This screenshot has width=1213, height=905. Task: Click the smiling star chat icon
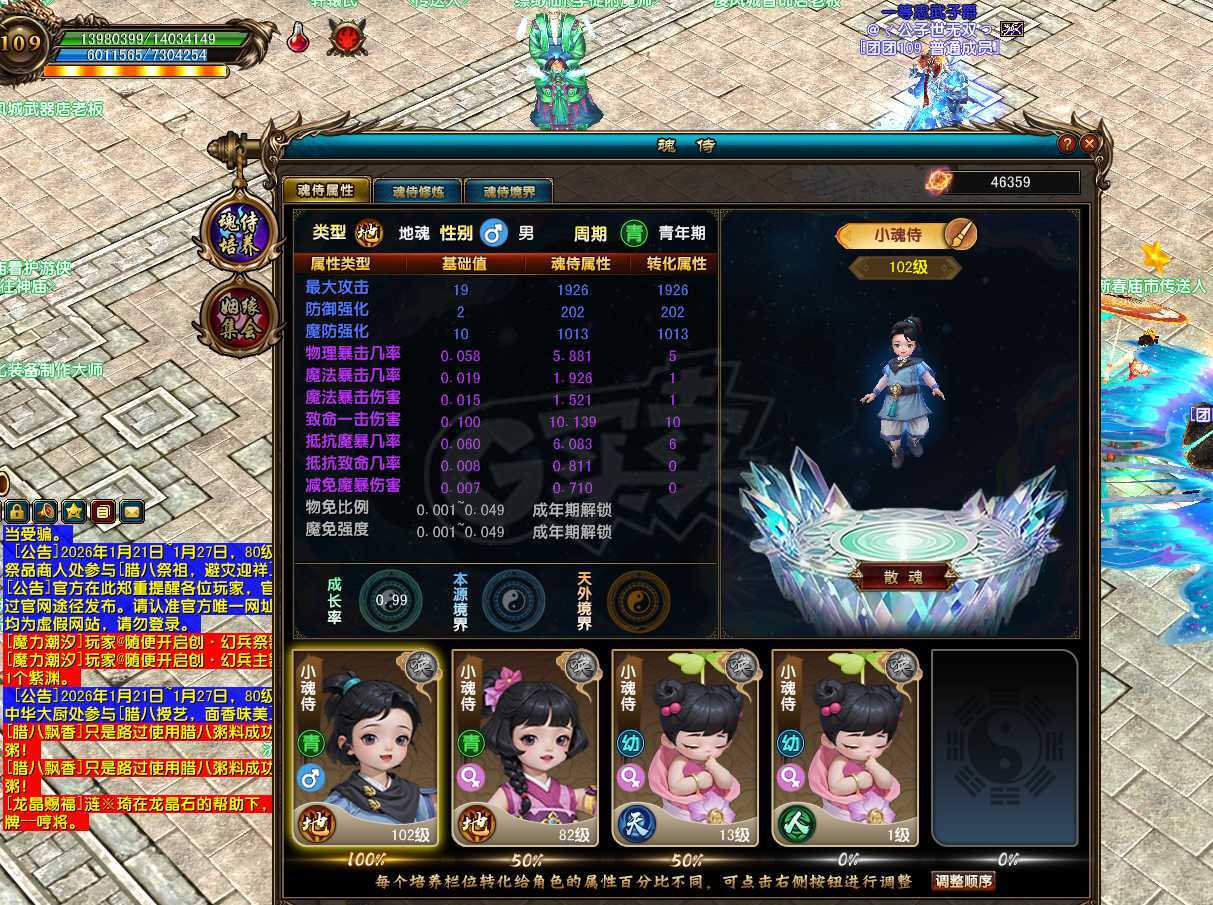pos(74,512)
